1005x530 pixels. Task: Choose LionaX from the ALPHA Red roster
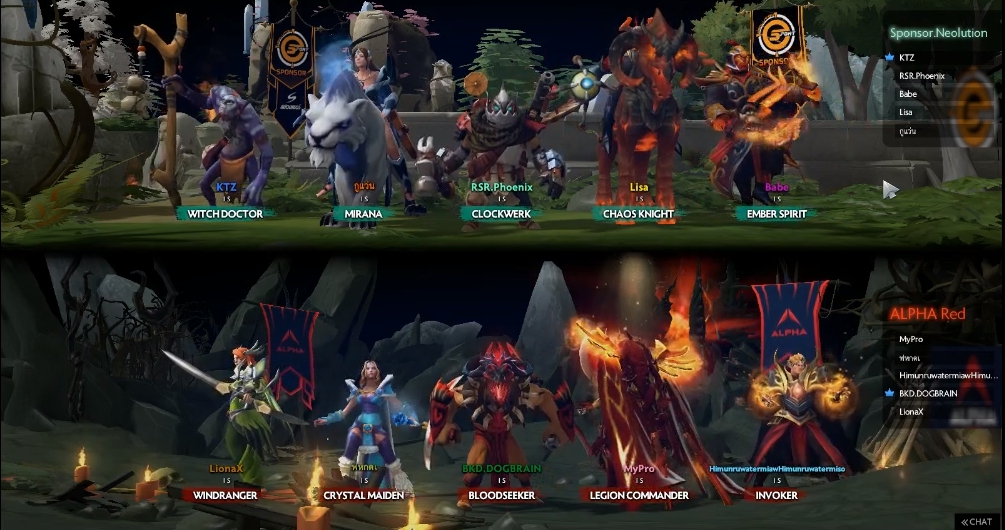pos(911,411)
